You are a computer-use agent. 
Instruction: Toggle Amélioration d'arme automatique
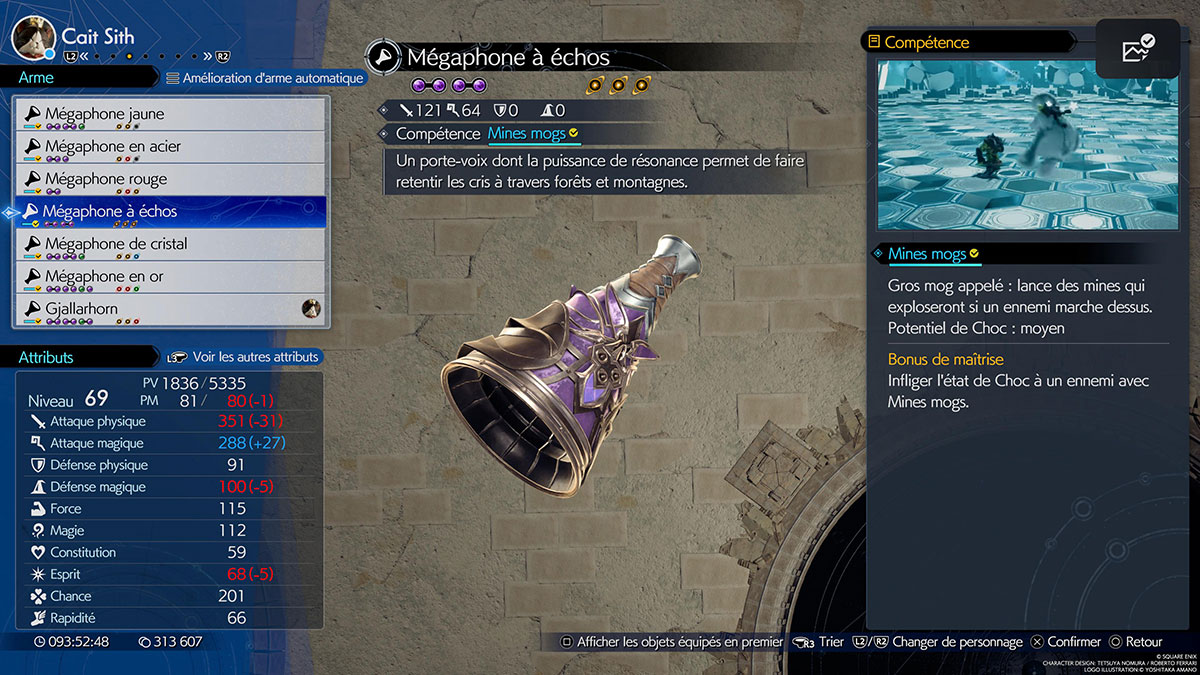click(264, 78)
